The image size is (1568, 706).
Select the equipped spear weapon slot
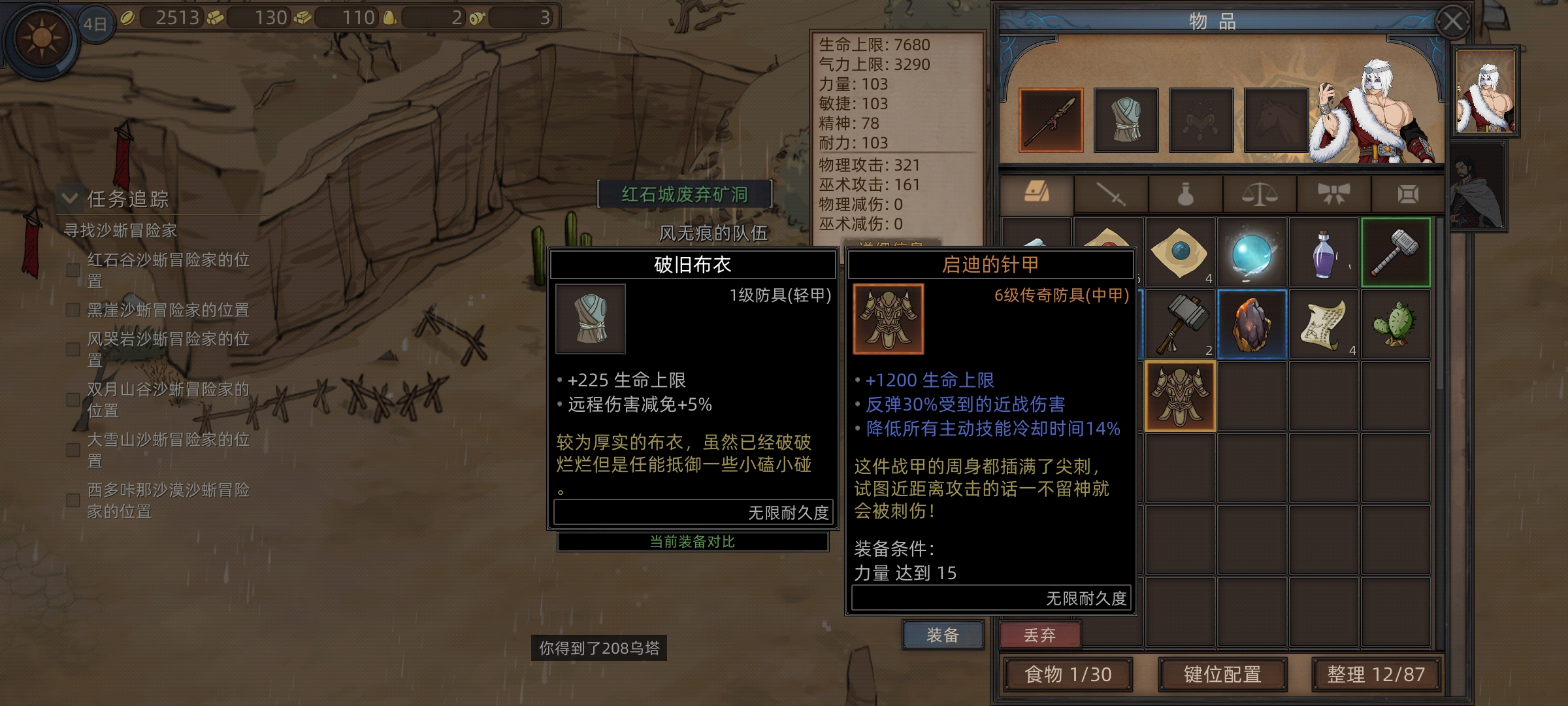click(1051, 120)
